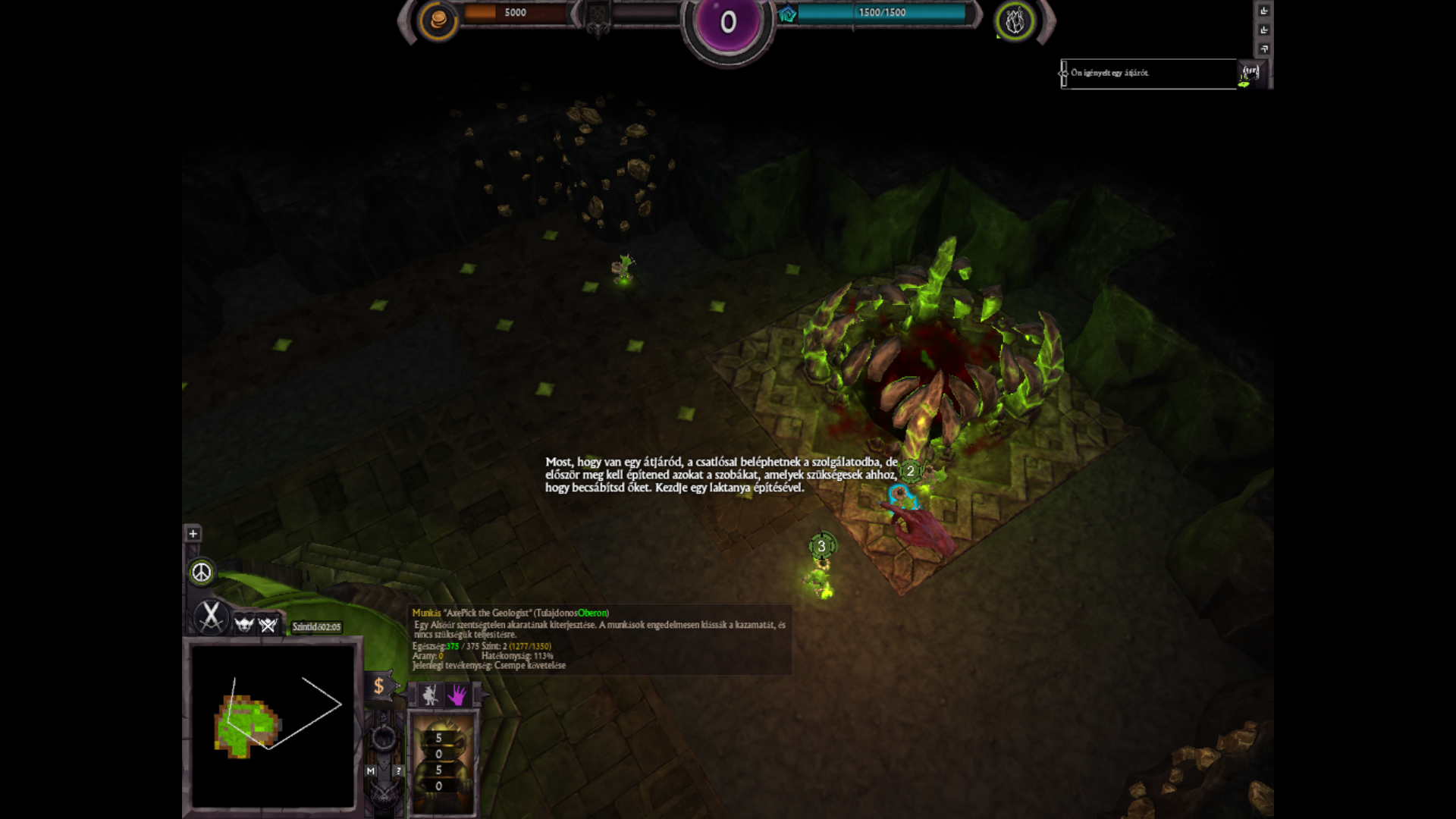This screenshot has width=1456, height=819.
Task: Open the dollar sign sell tab
Action: [379, 686]
